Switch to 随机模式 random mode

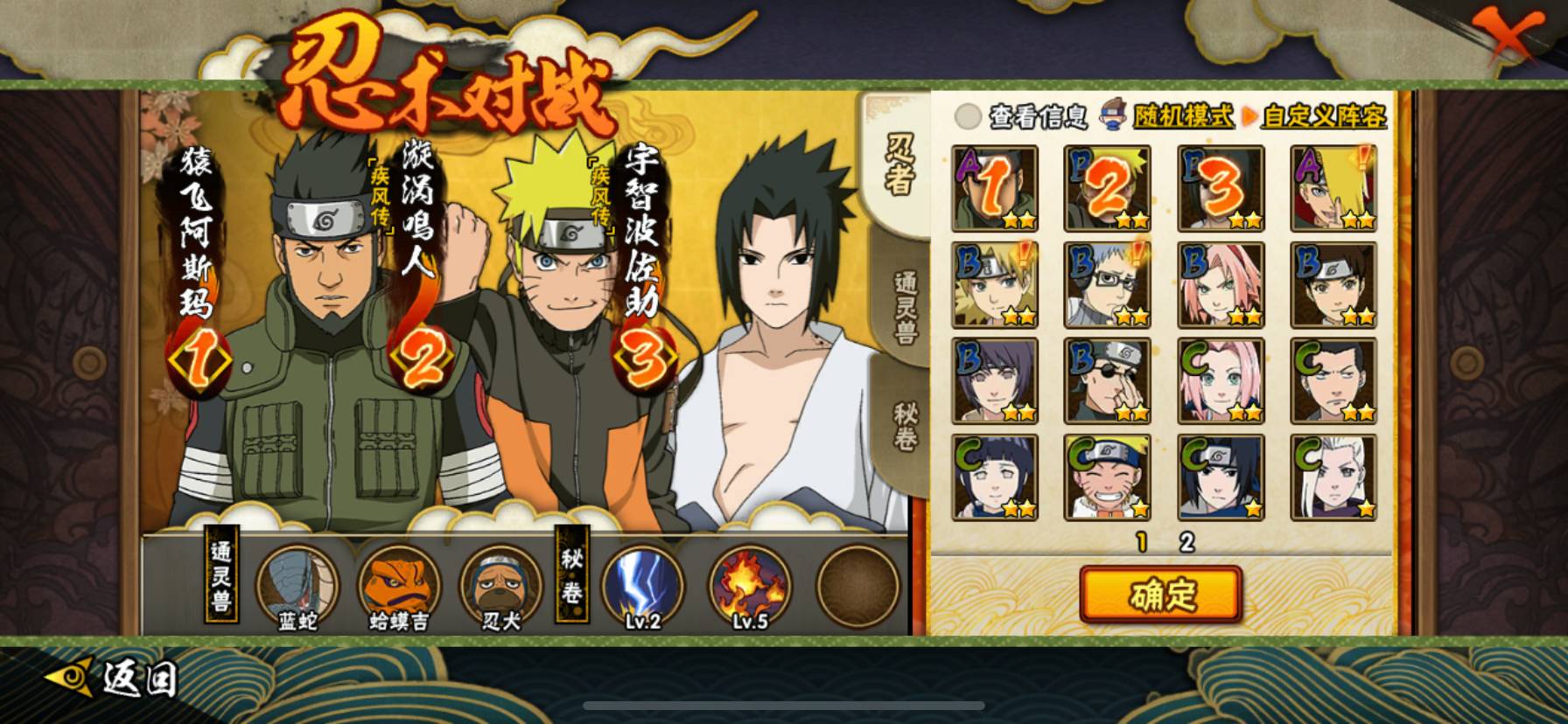[1183, 116]
